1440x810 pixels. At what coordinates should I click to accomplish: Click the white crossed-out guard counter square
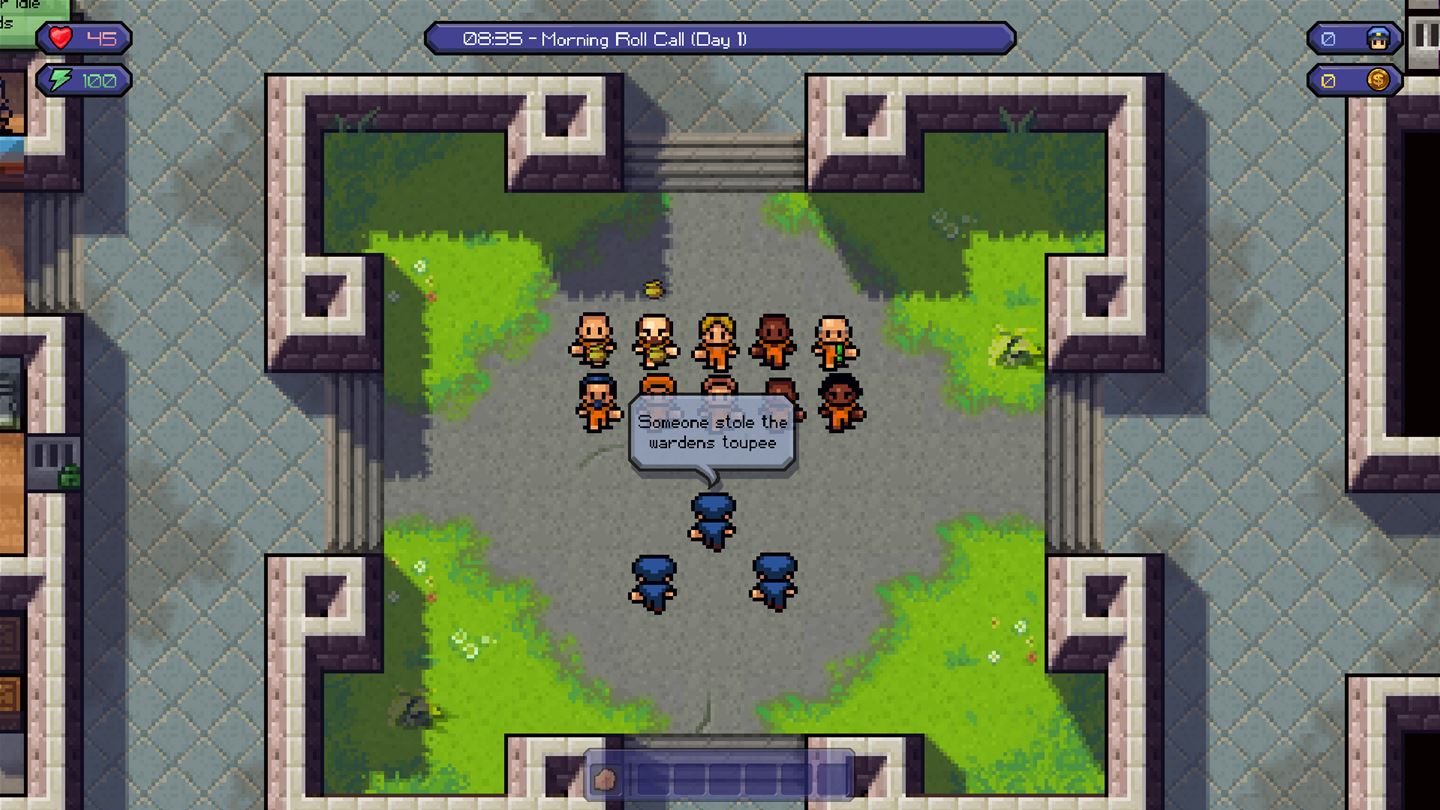coord(1329,37)
